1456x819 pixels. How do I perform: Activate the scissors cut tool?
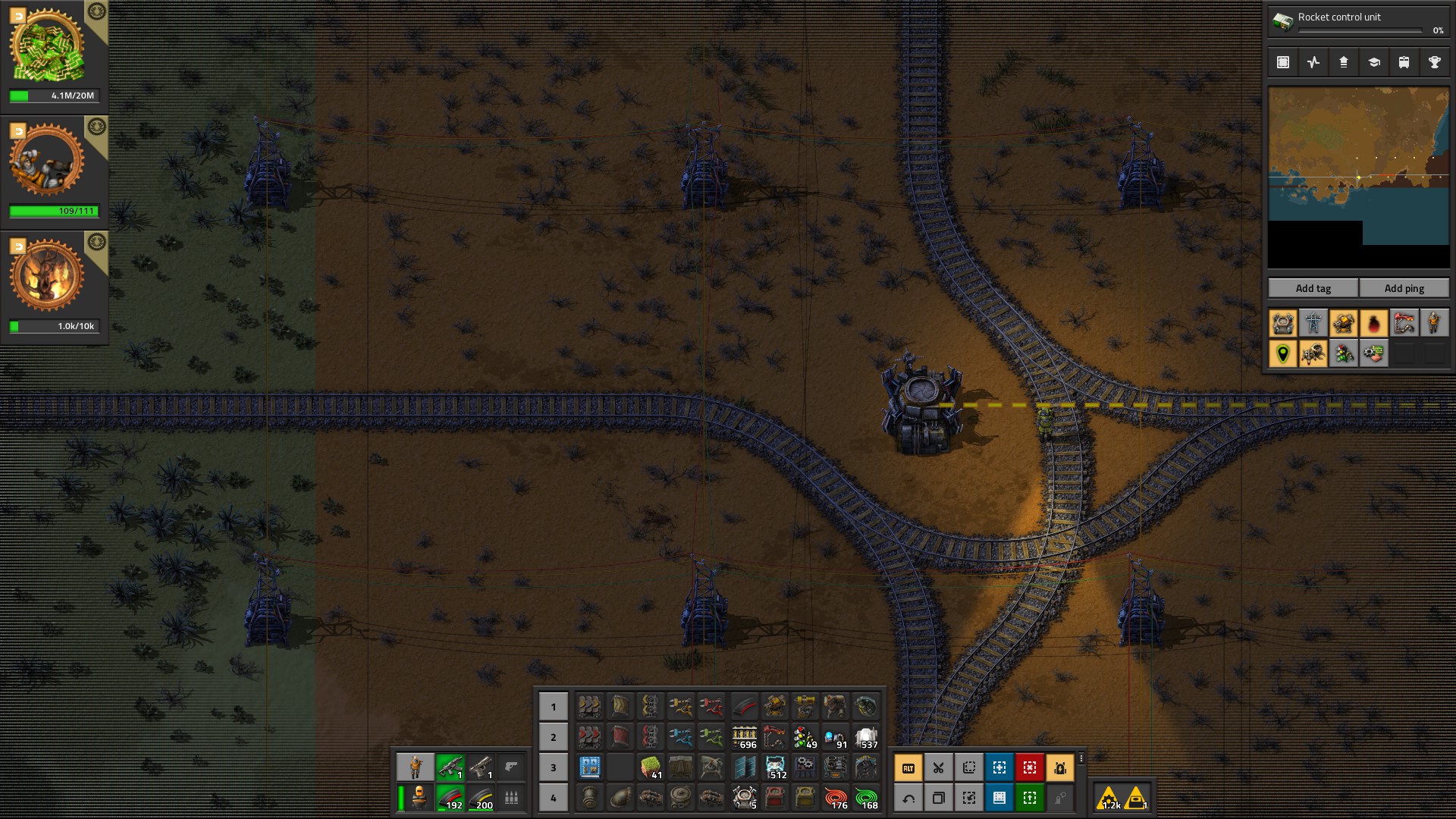tap(938, 767)
